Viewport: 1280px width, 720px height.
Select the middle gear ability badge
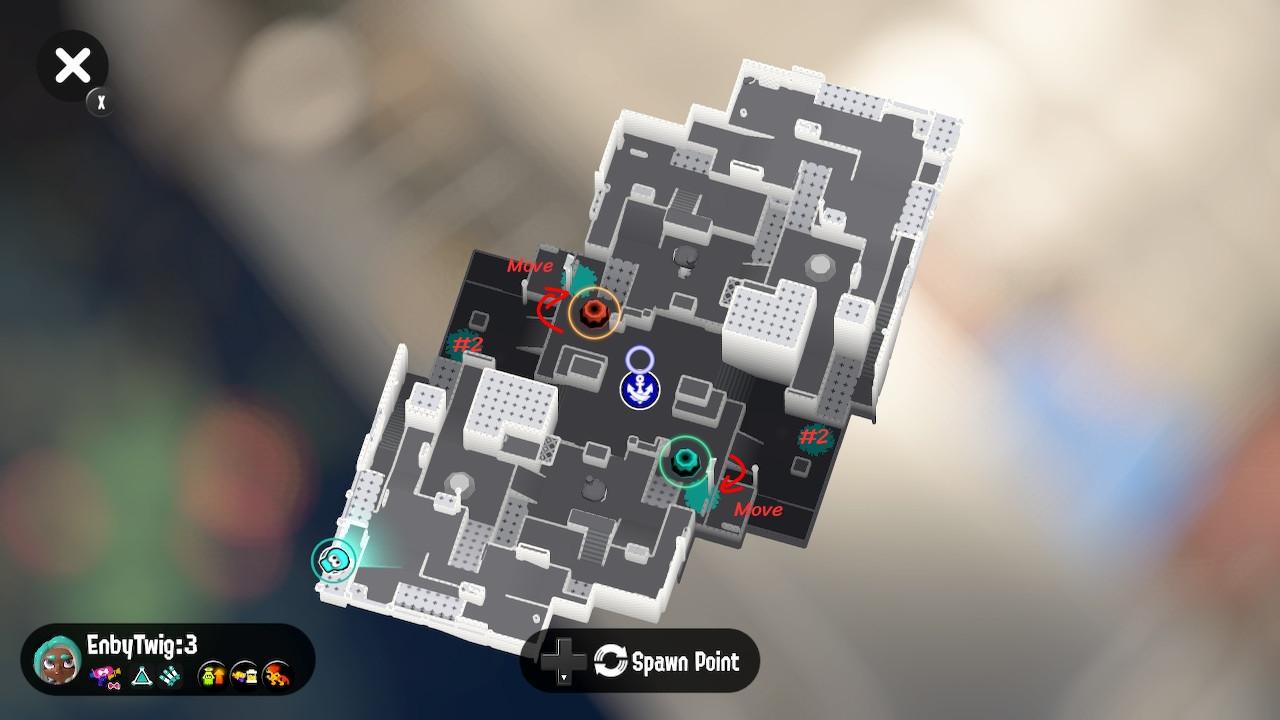click(x=243, y=674)
